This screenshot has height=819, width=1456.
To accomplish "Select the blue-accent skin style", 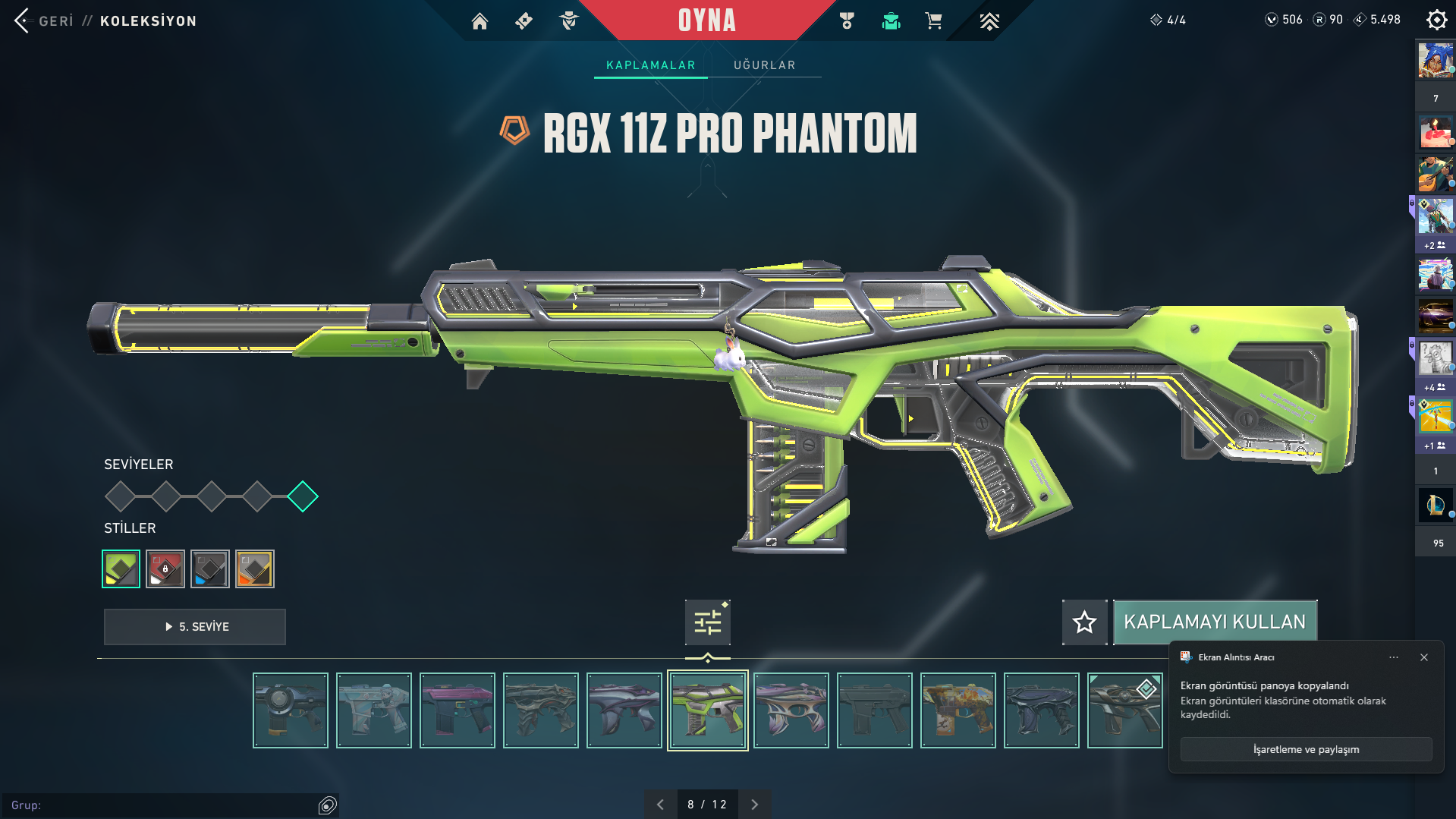I will tap(210, 569).
